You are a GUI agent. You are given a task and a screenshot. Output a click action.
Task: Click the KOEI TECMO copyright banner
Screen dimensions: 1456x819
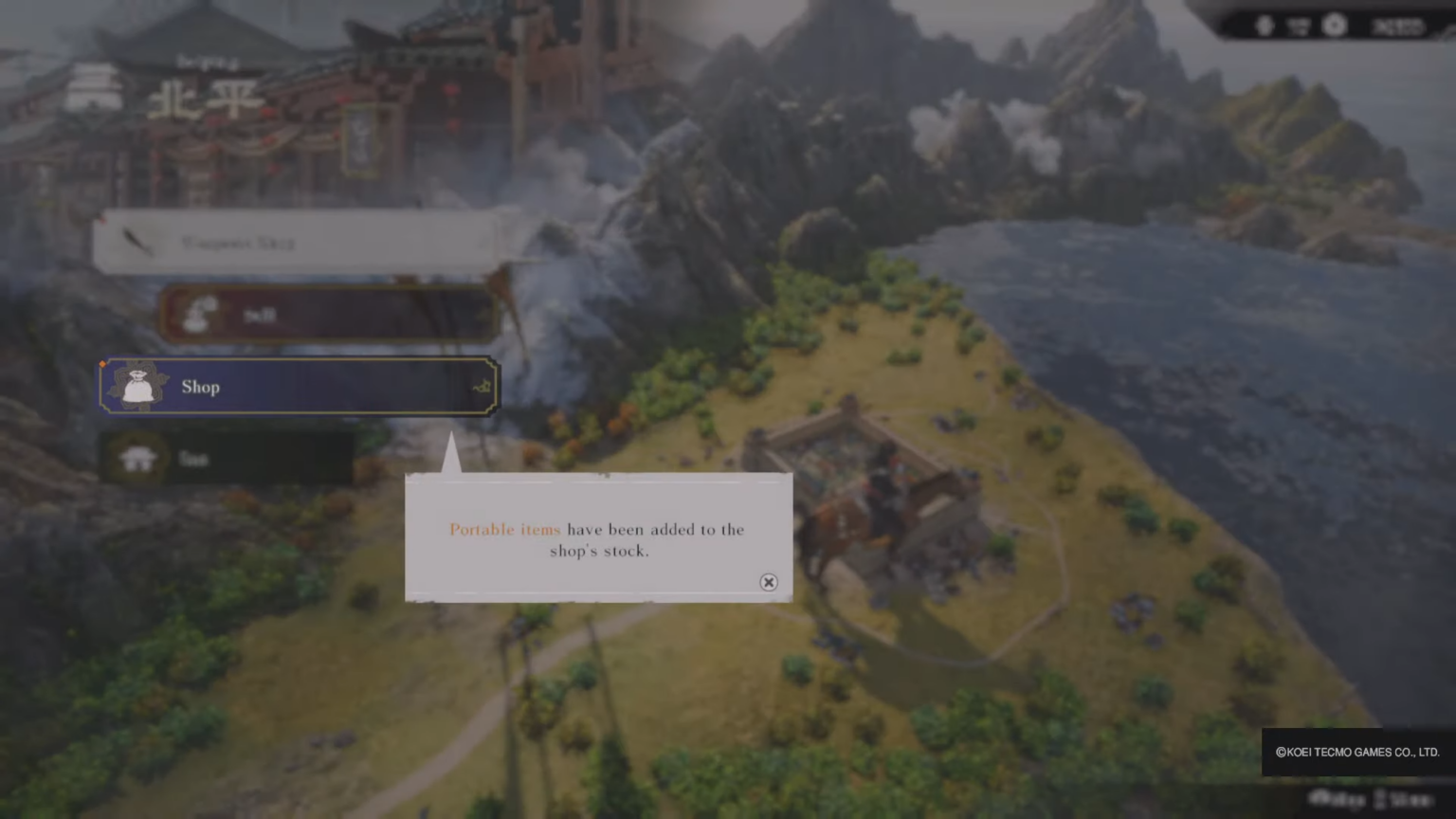[x=1358, y=752]
